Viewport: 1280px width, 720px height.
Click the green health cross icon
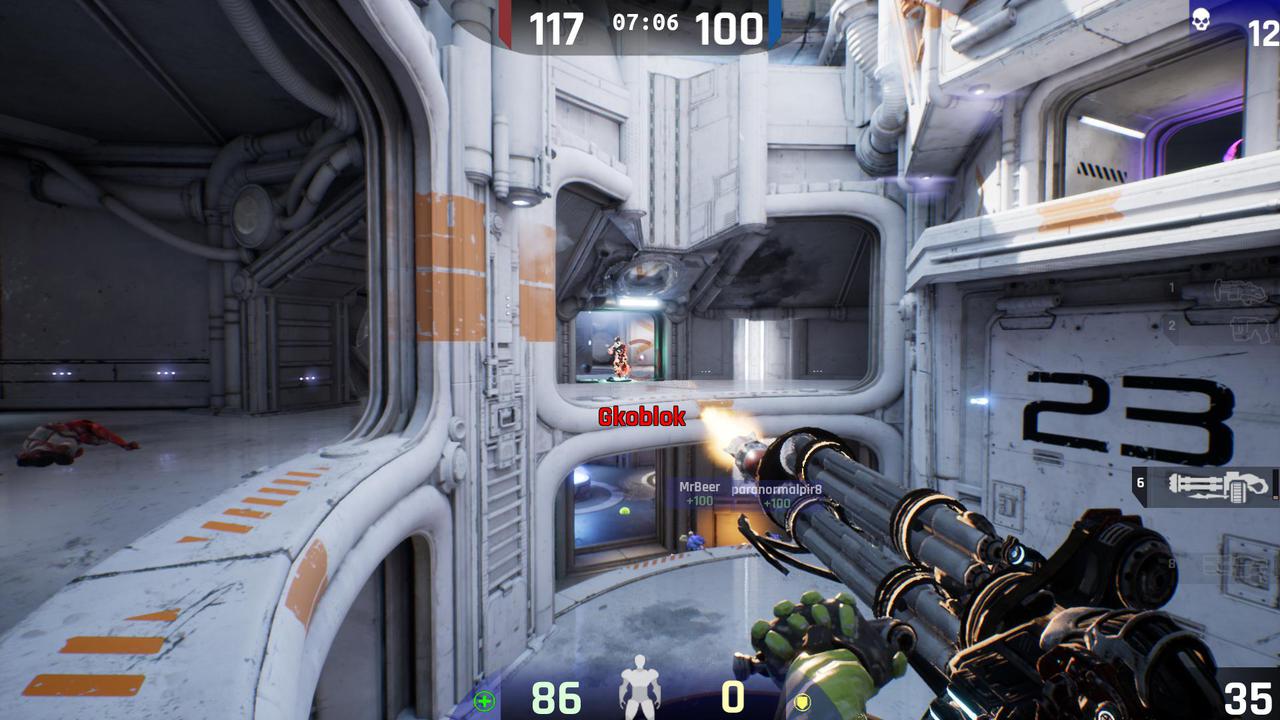(484, 701)
